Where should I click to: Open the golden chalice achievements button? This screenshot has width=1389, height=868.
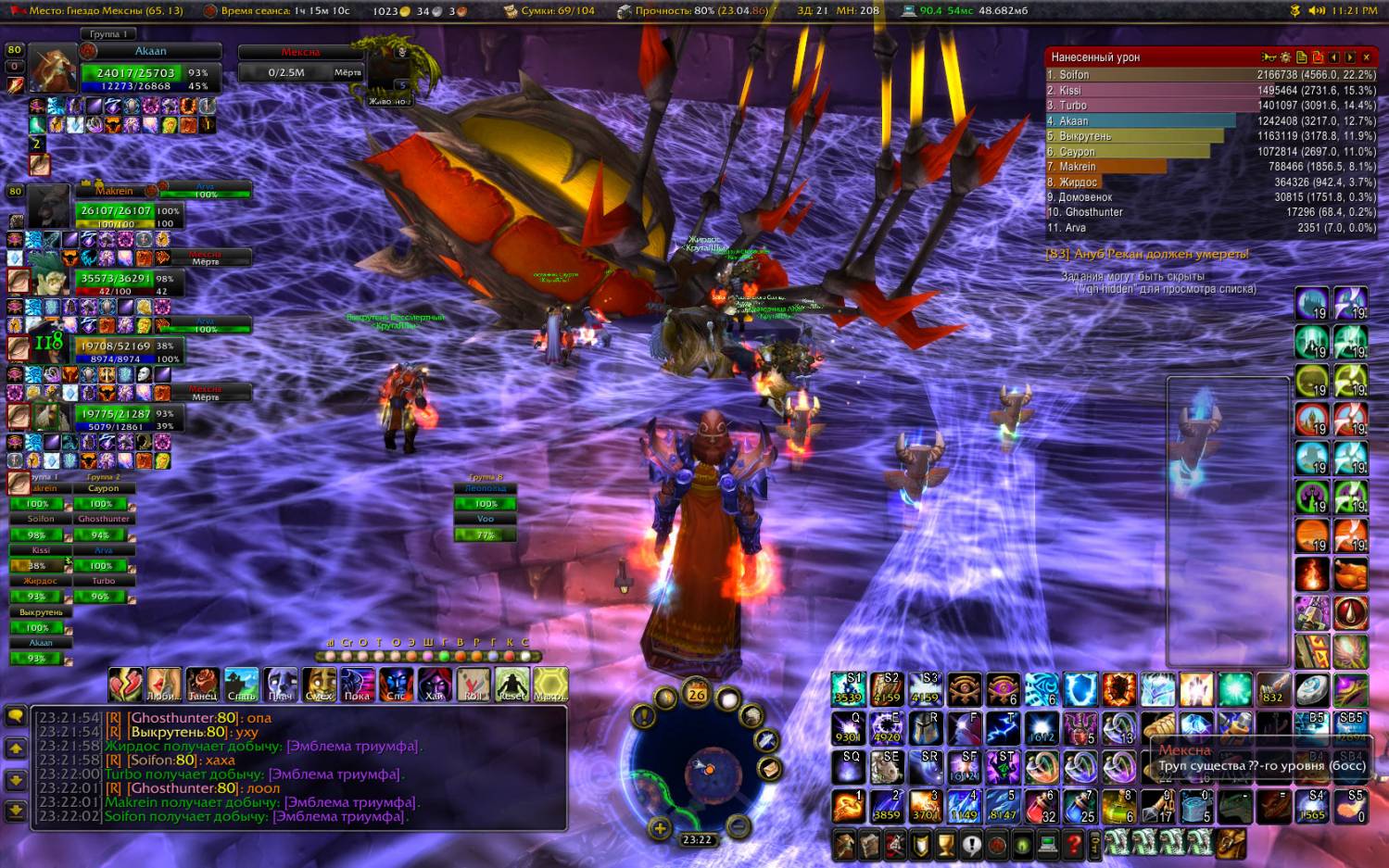click(945, 844)
